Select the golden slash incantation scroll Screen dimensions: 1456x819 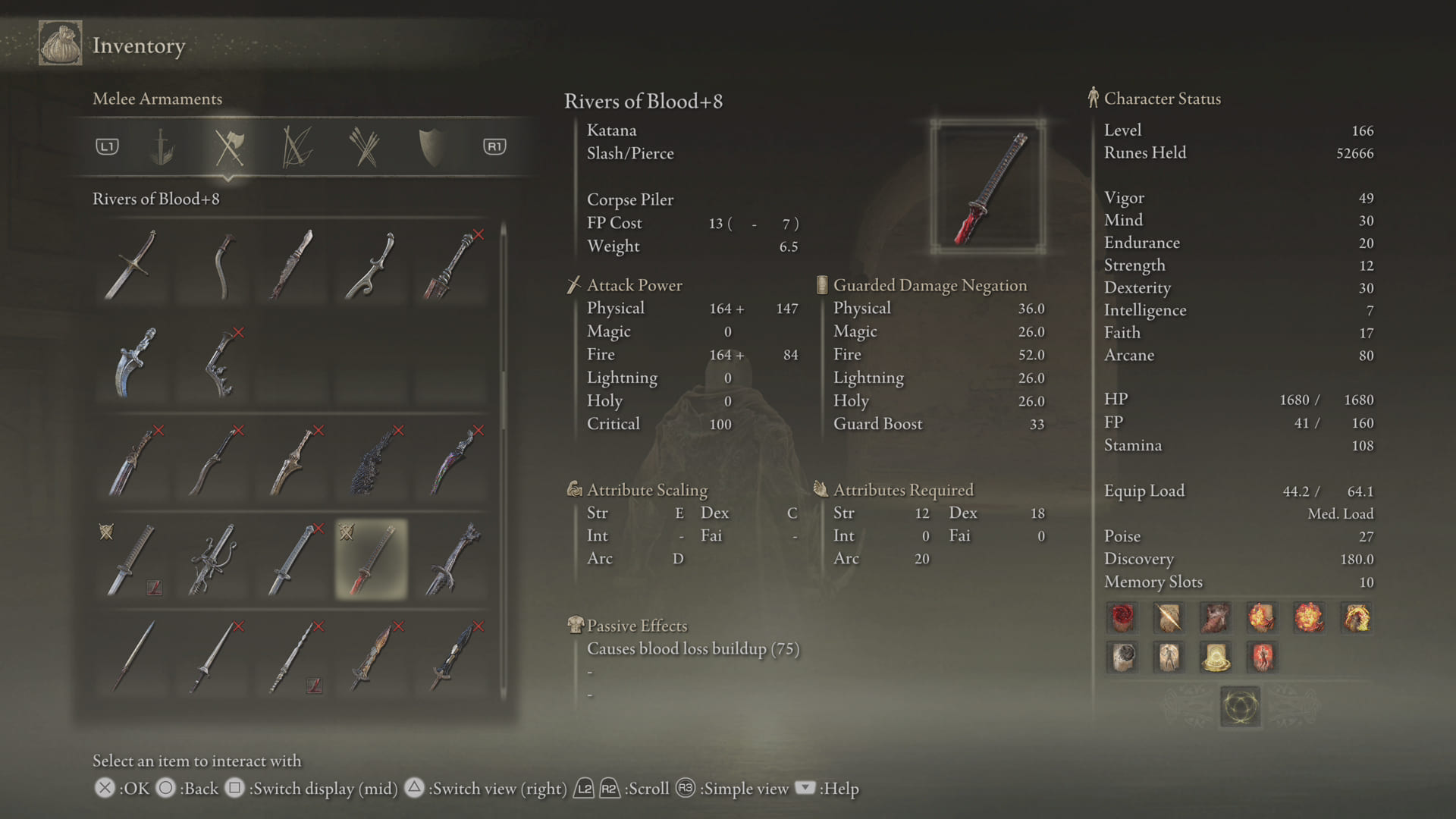tap(1169, 618)
